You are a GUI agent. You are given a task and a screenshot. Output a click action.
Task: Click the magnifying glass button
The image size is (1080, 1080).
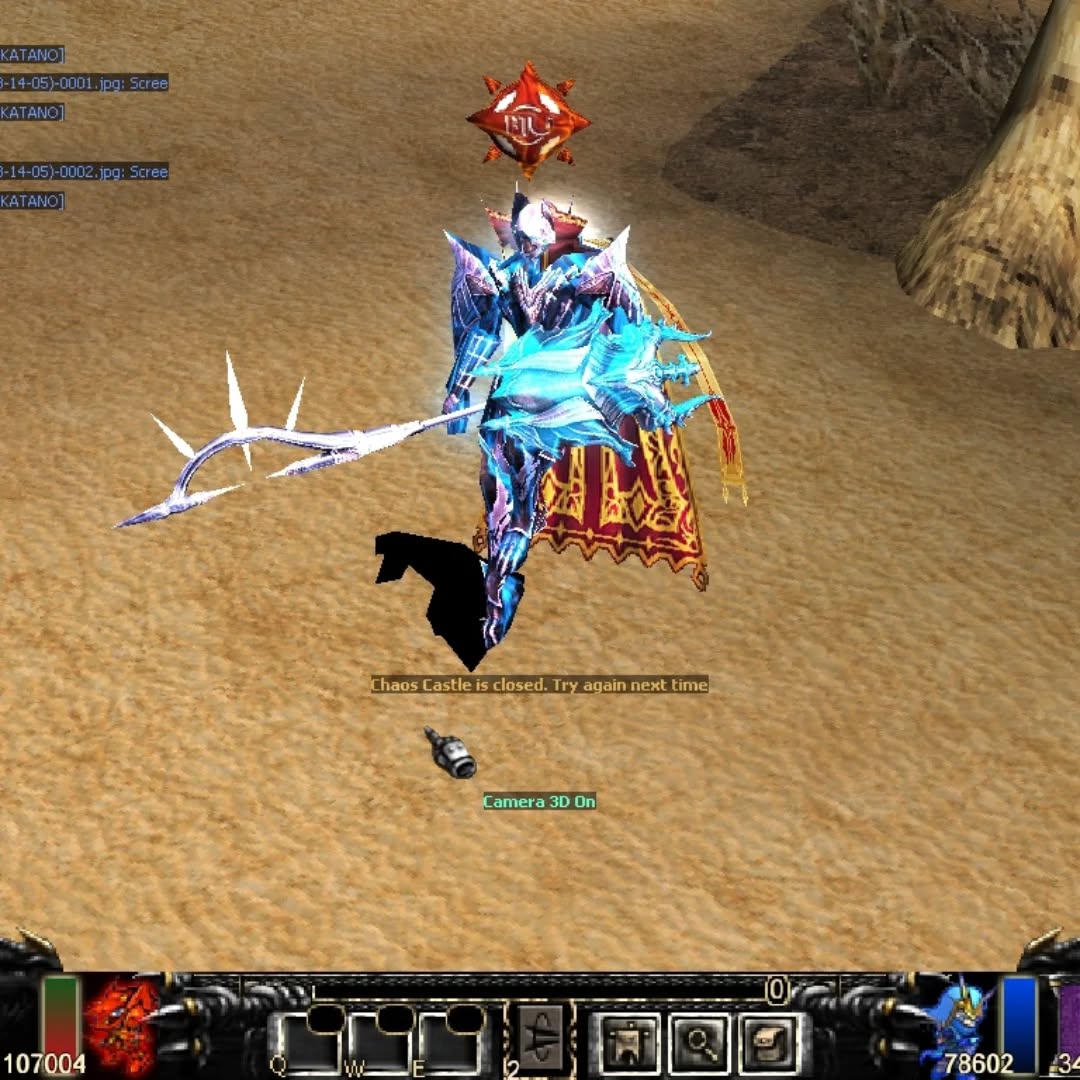[699, 1043]
